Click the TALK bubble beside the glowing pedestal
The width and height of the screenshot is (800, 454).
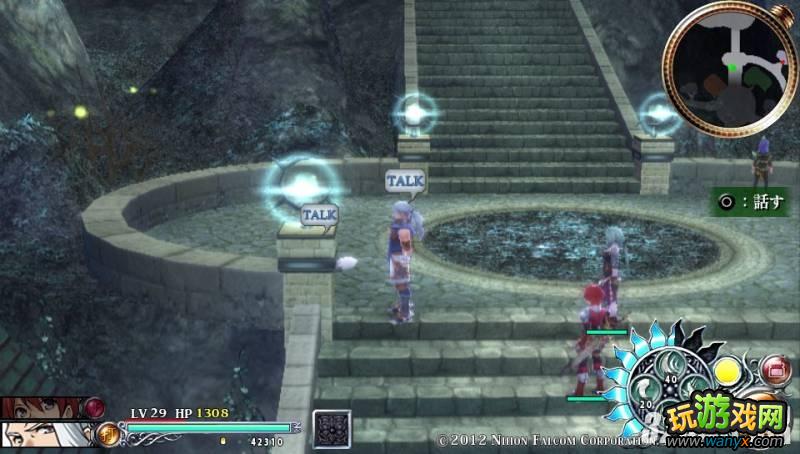[x=319, y=214]
